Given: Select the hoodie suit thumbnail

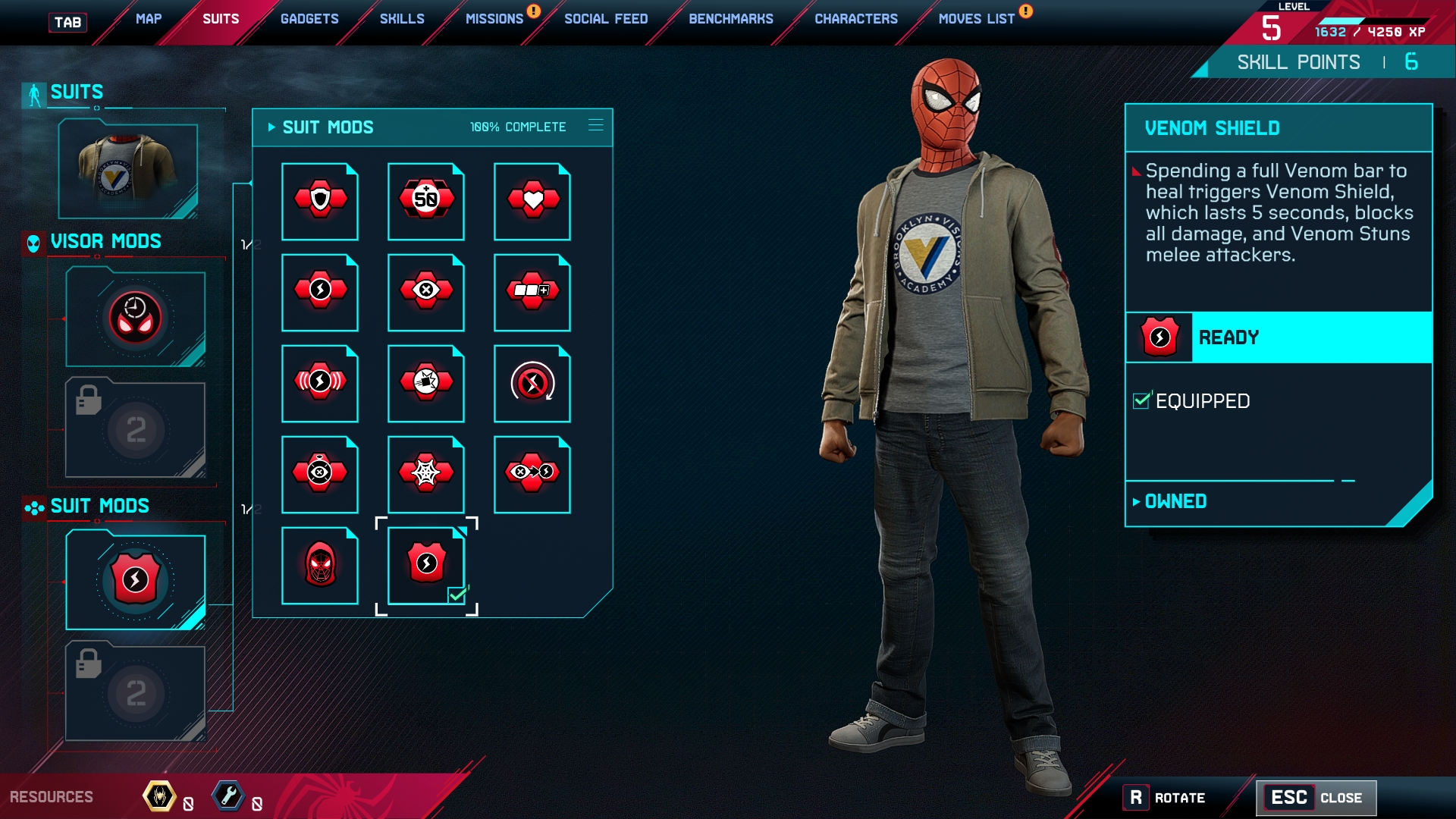Looking at the screenshot, I should coord(128,171).
